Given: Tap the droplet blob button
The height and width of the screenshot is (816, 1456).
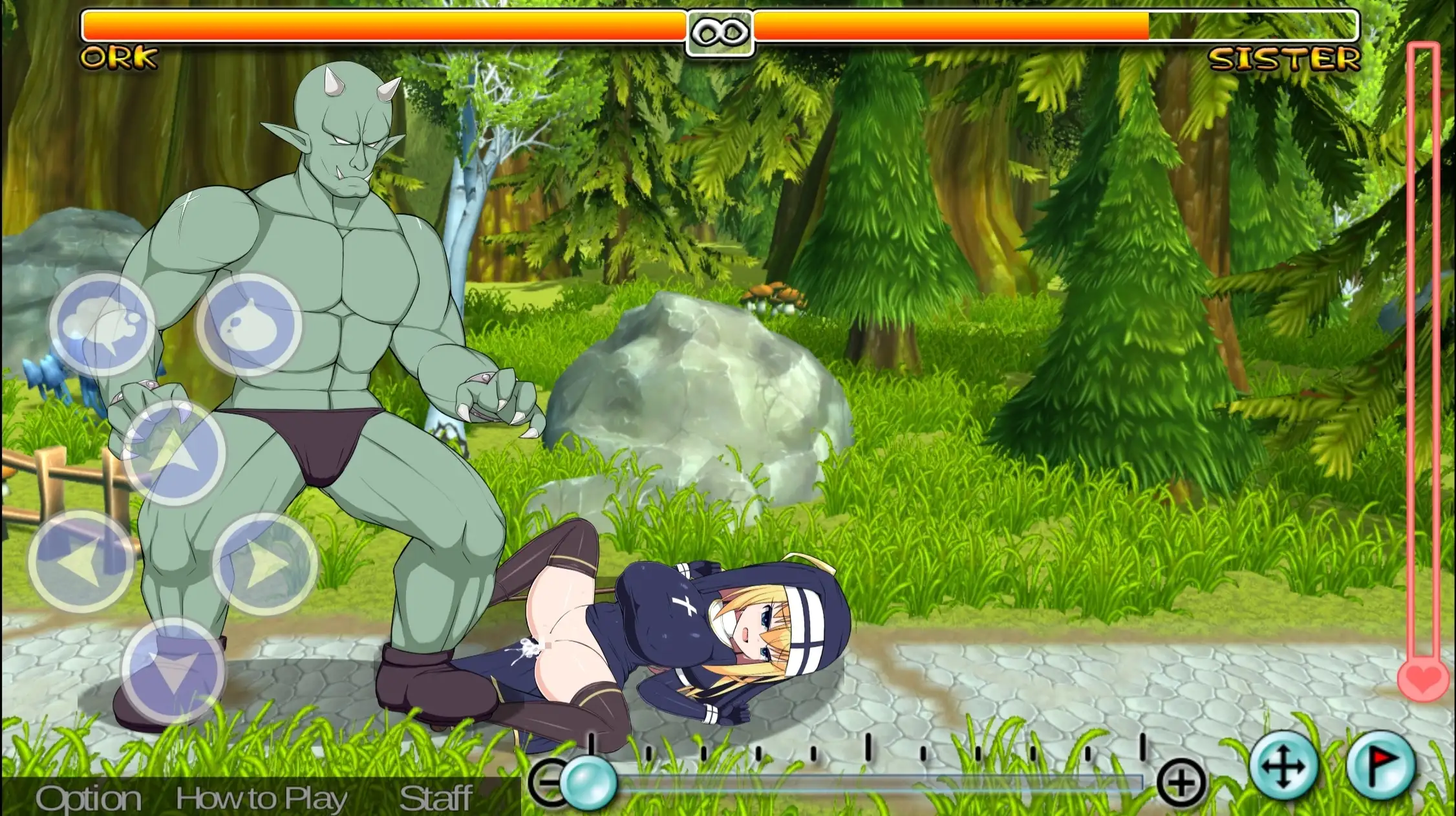Looking at the screenshot, I should (249, 324).
